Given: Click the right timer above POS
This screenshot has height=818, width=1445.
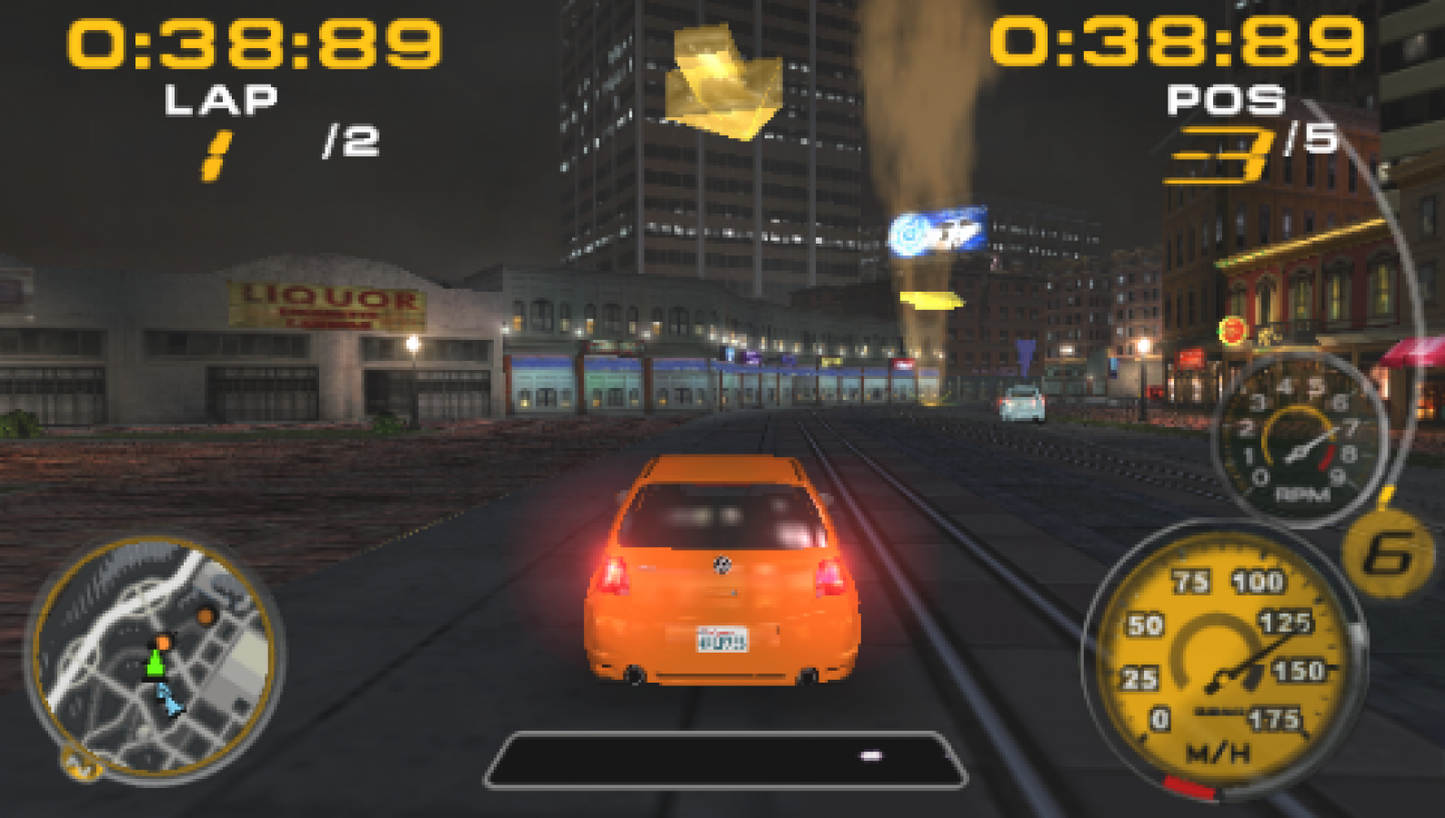Looking at the screenshot, I should [x=1175, y=42].
